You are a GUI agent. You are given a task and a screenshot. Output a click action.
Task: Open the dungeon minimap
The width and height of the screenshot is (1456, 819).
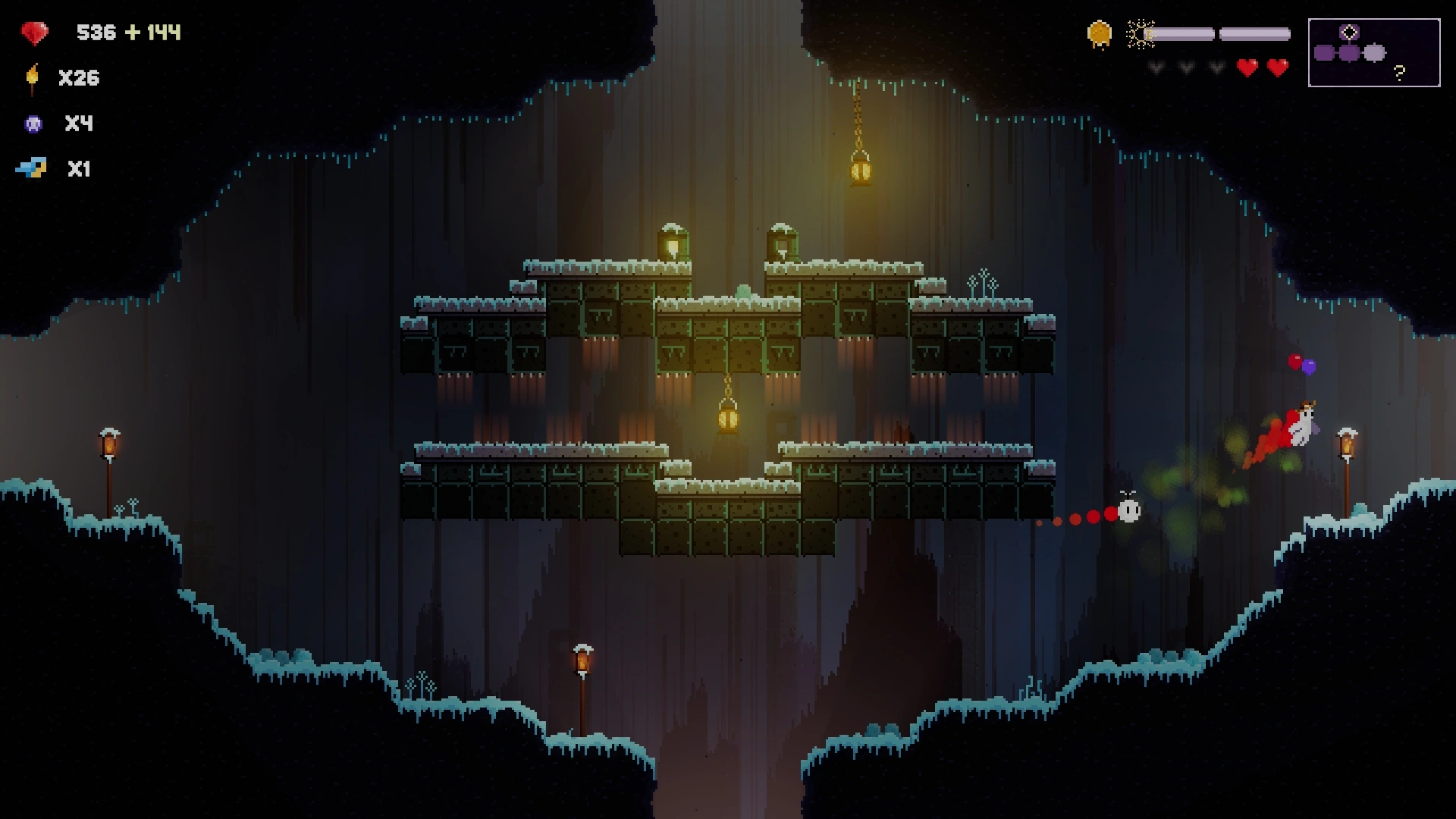pyautogui.click(x=1373, y=52)
